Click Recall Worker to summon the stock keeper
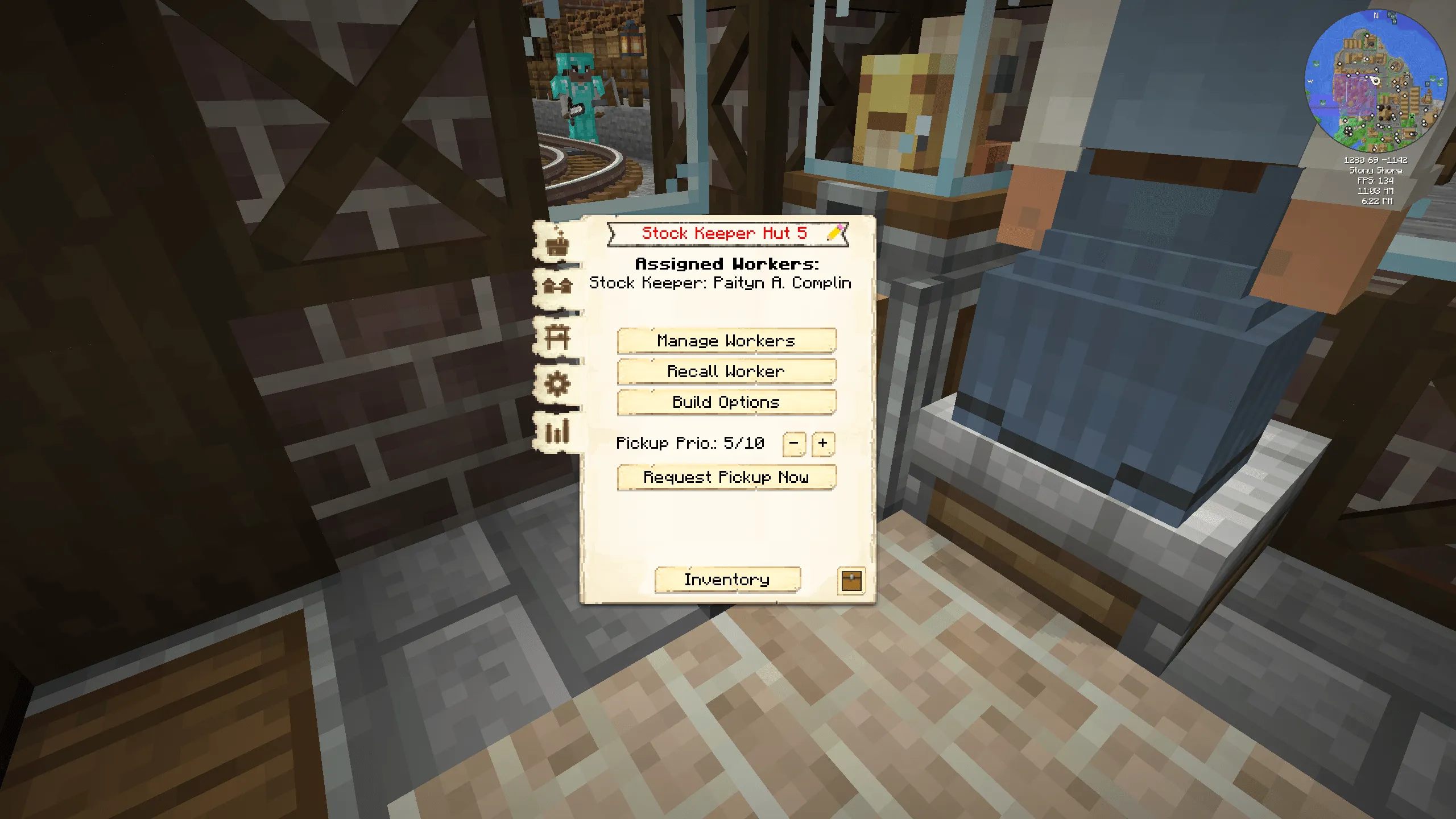Image resolution: width=1456 pixels, height=819 pixels. coord(726,371)
